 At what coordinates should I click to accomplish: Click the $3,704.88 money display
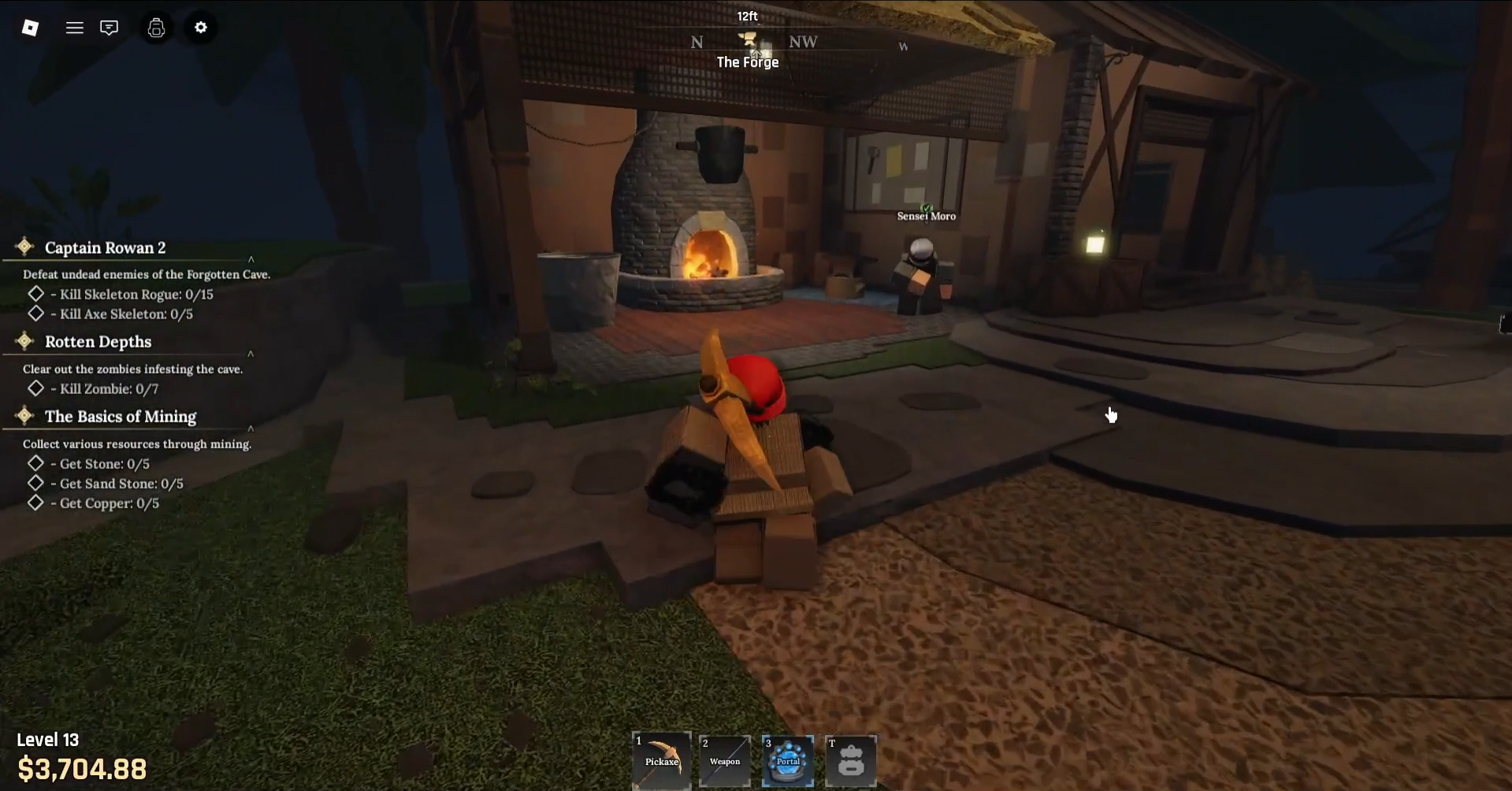82,768
